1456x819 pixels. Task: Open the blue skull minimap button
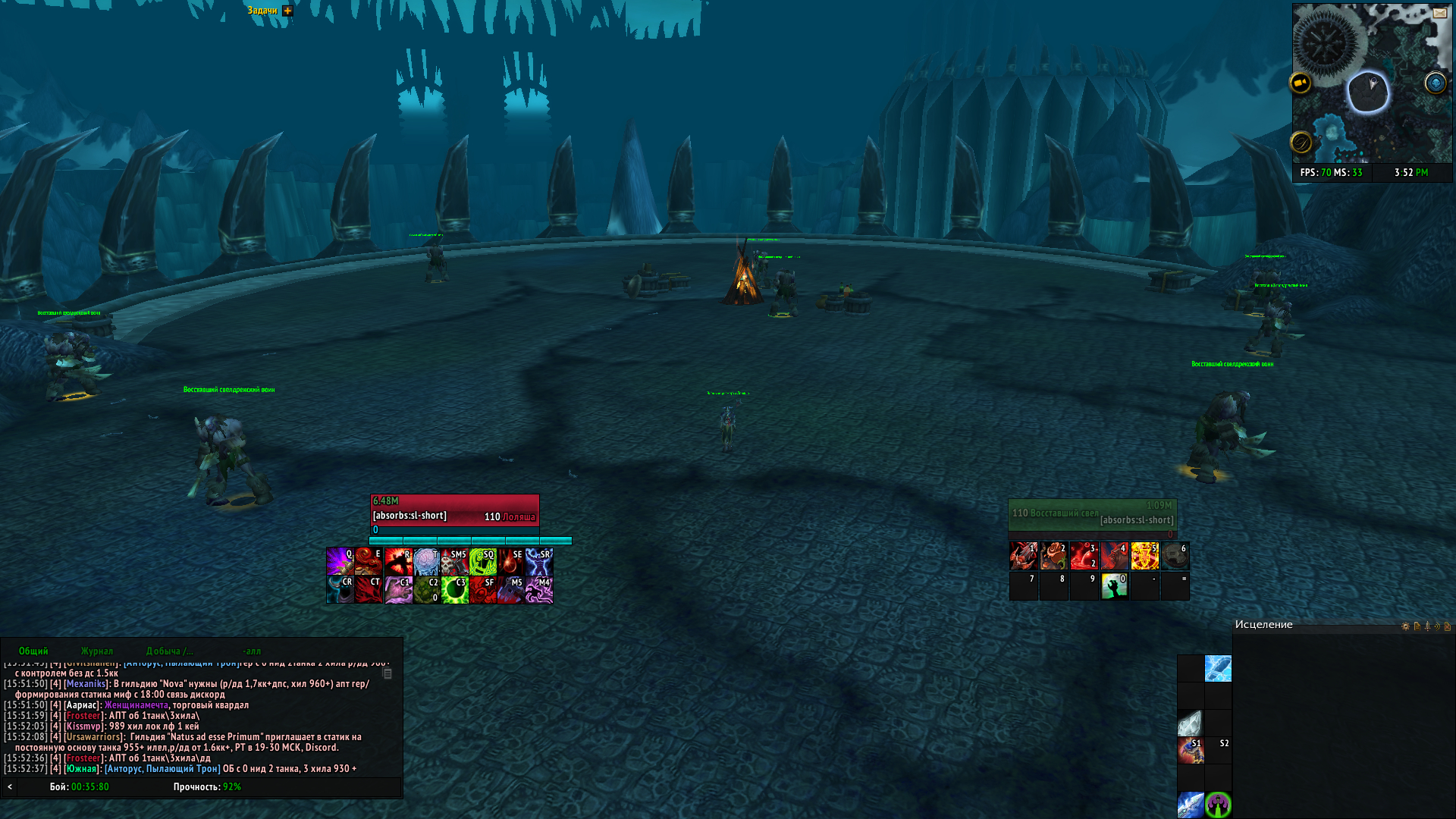1435,83
